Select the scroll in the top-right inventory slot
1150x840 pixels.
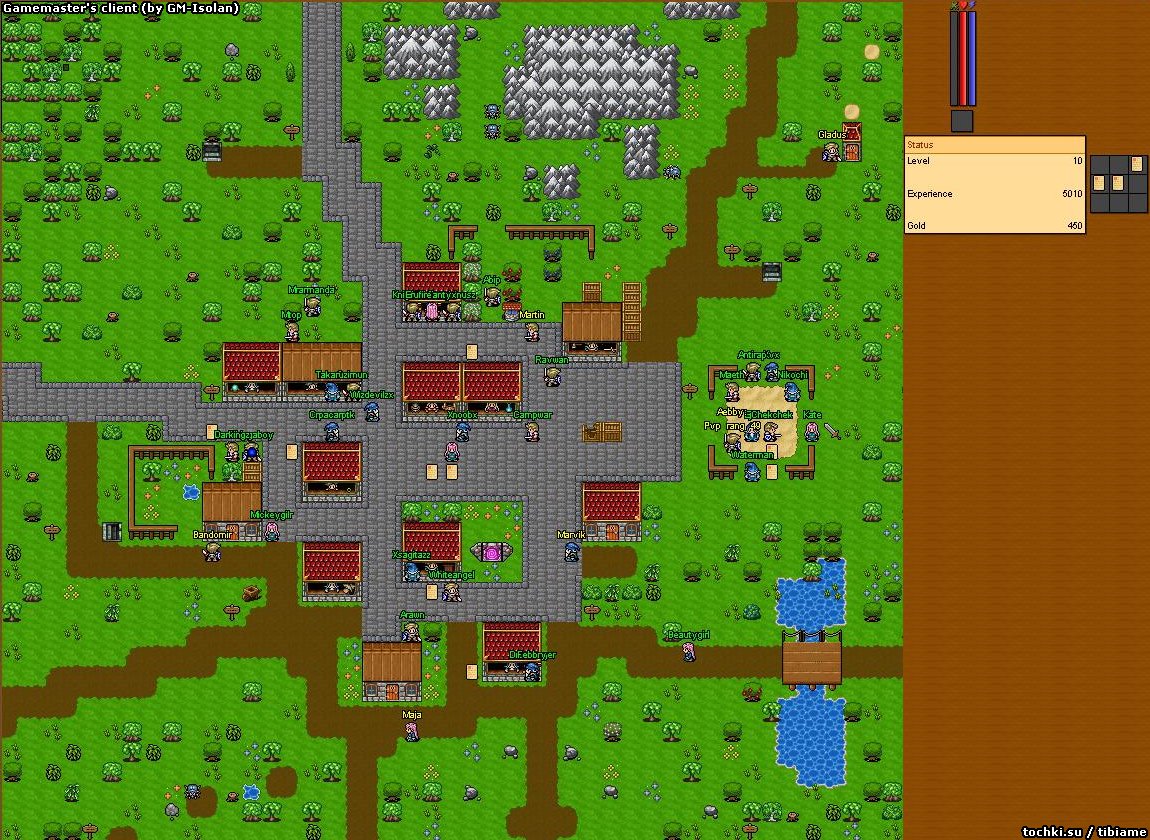pyautogui.click(x=1136, y=164)
